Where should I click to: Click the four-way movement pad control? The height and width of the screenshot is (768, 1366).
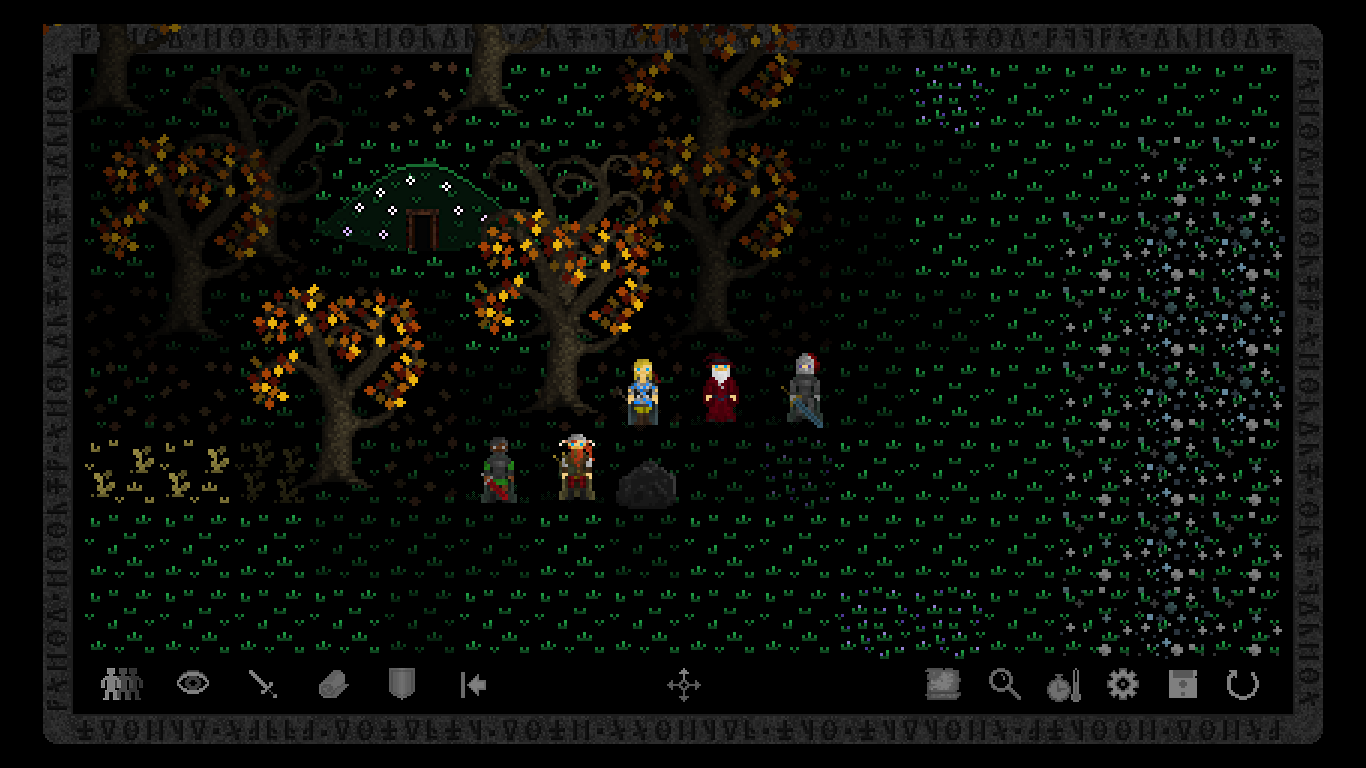tap(686, 685)
